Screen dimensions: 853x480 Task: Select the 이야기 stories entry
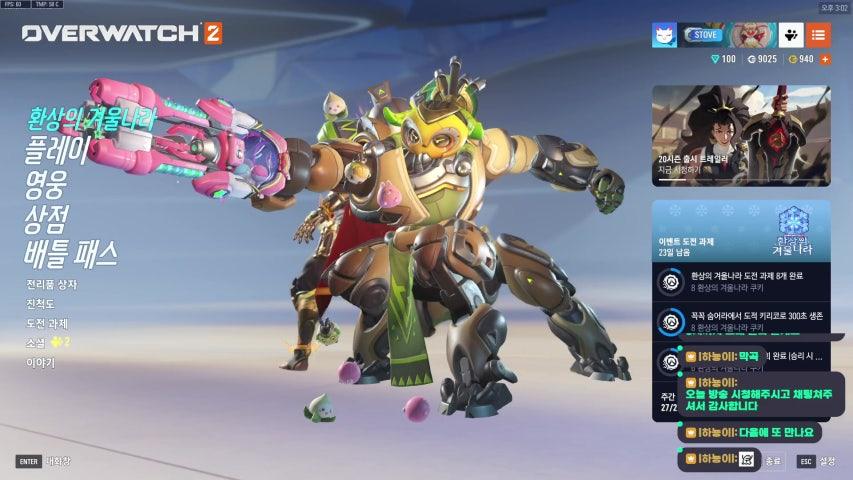pyautogui.click(x=40, y=362)
